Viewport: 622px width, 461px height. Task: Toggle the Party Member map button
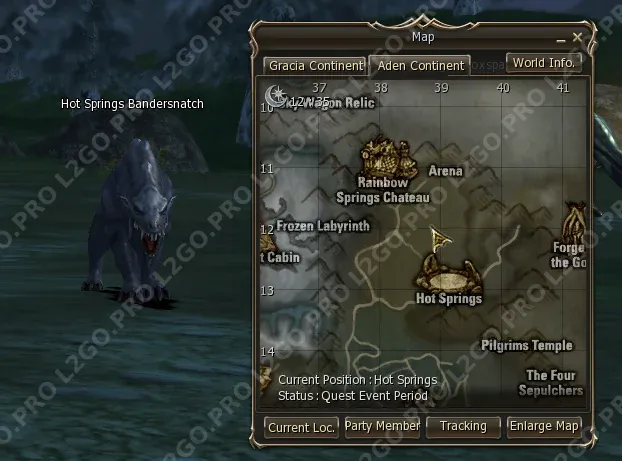(382, 426)
